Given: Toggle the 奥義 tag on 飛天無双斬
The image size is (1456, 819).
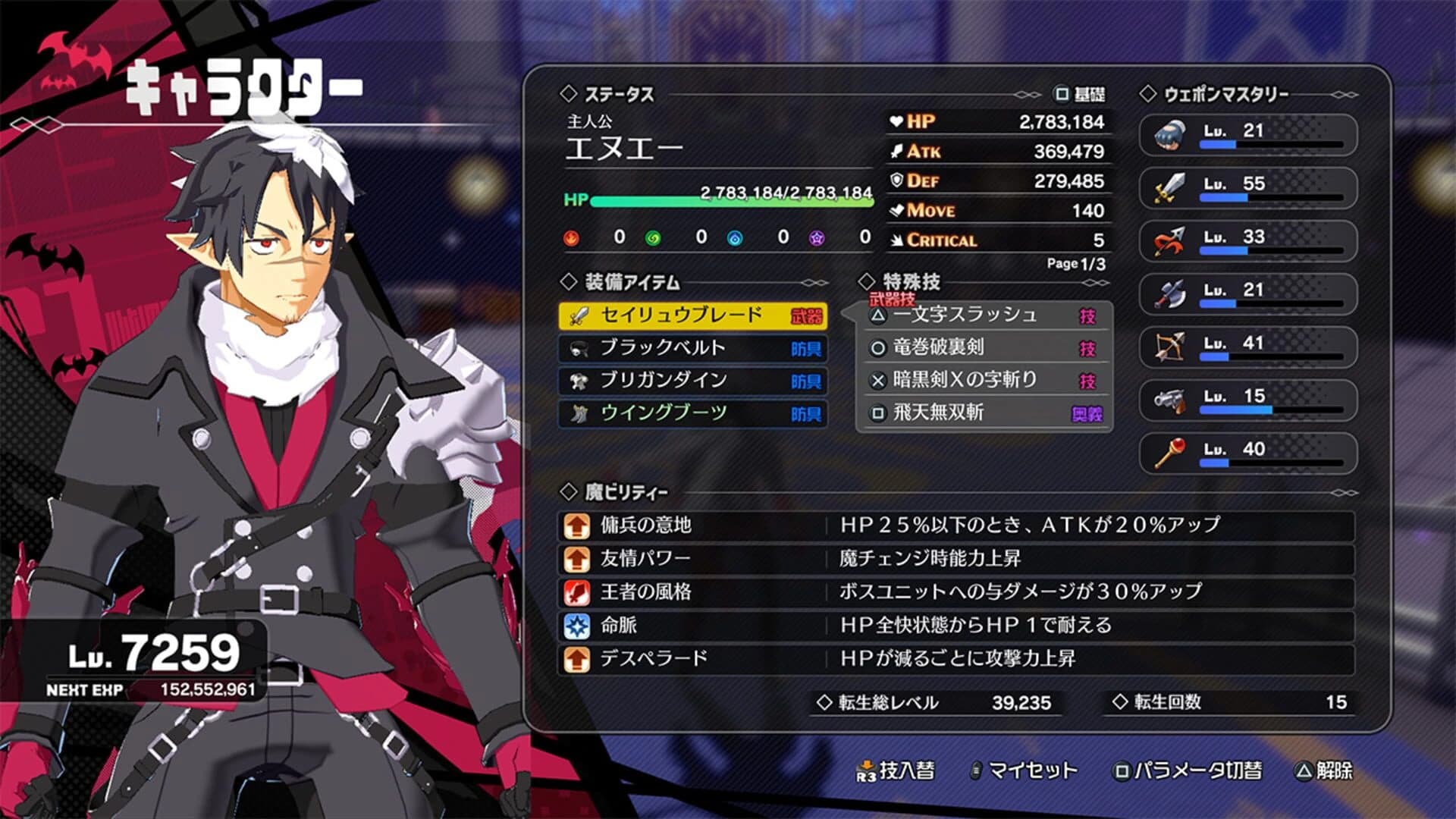Looking at the screenshot, I should pyautogui.click(x=1086, y=413).
